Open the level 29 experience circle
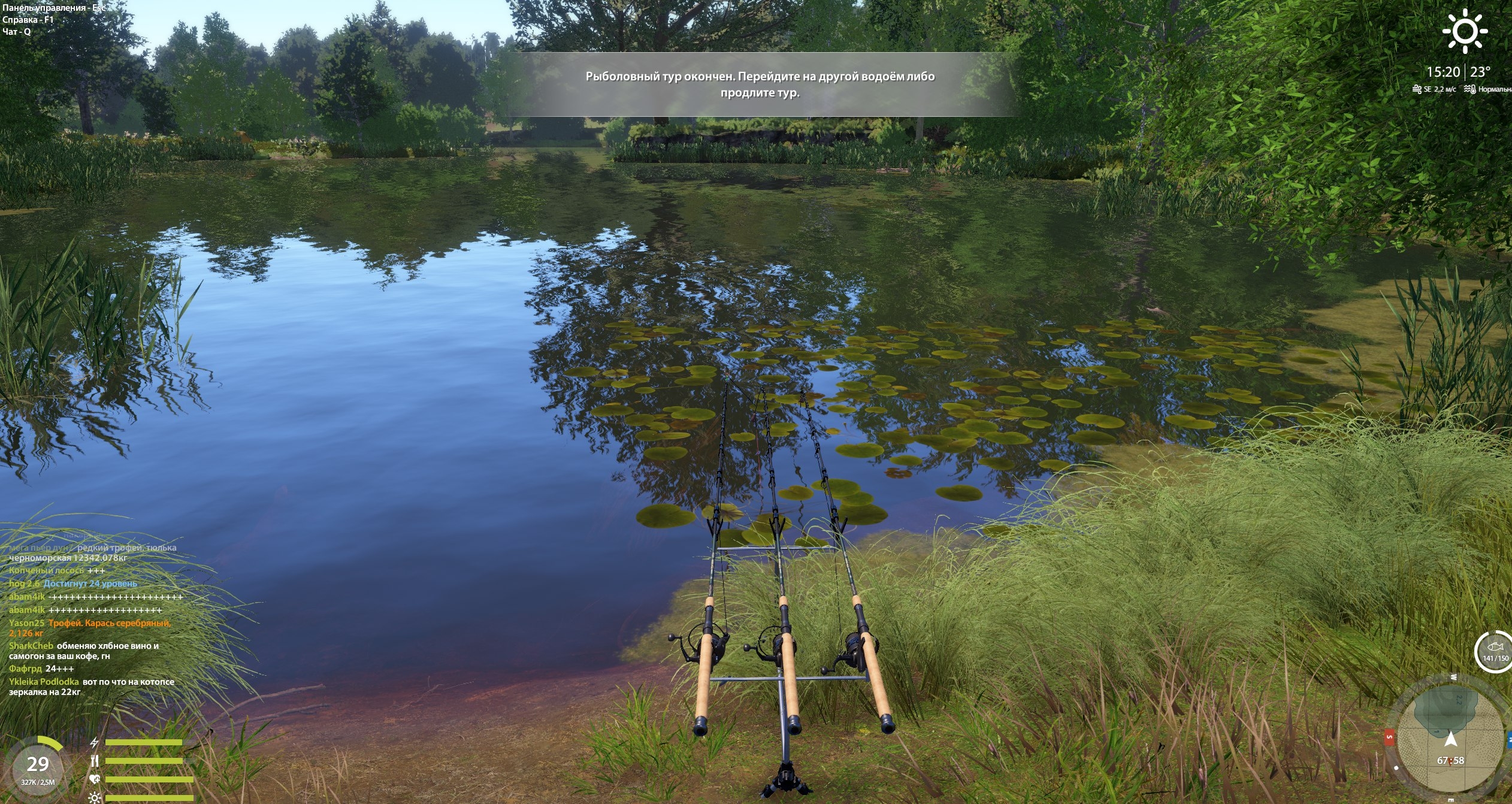Screen dimensions: 1512x804 point(38,767)
